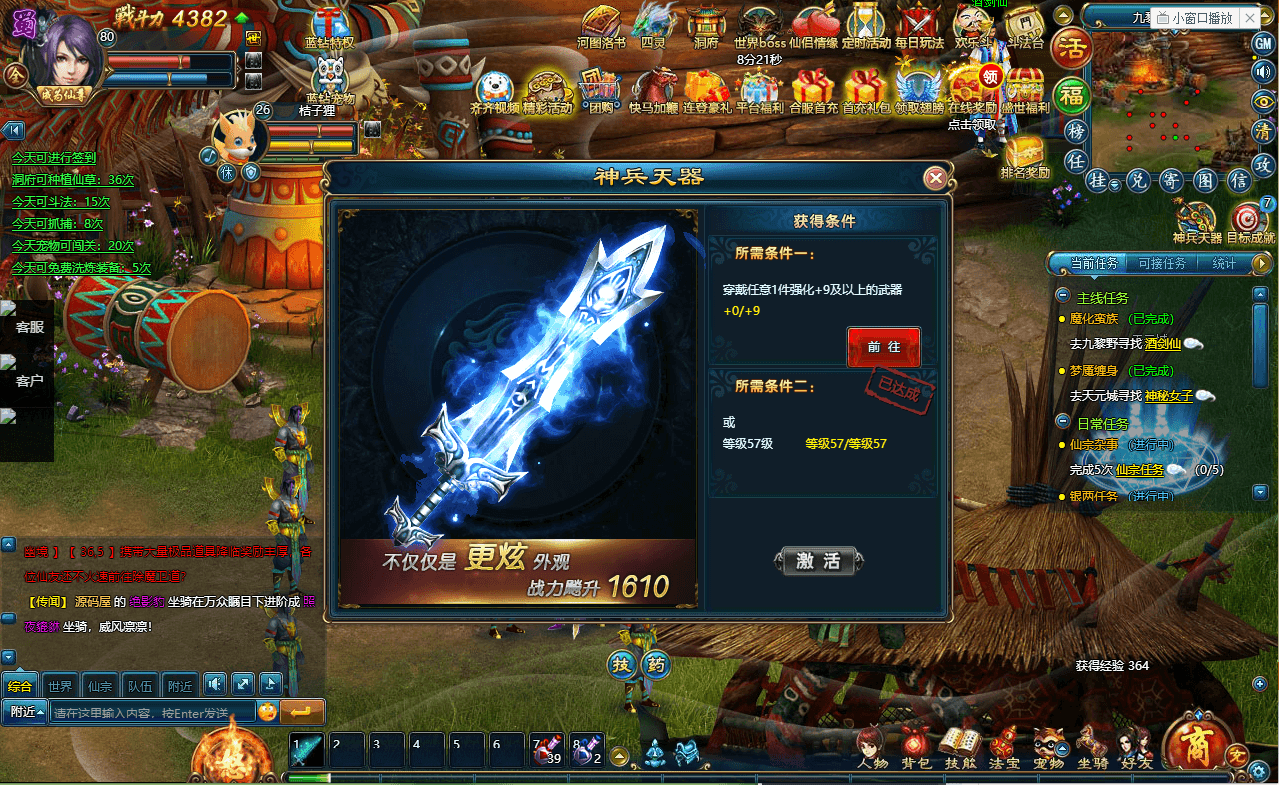1279x785 pixels.
Task: Open the 技能 skills book
Action: (959, 747)
